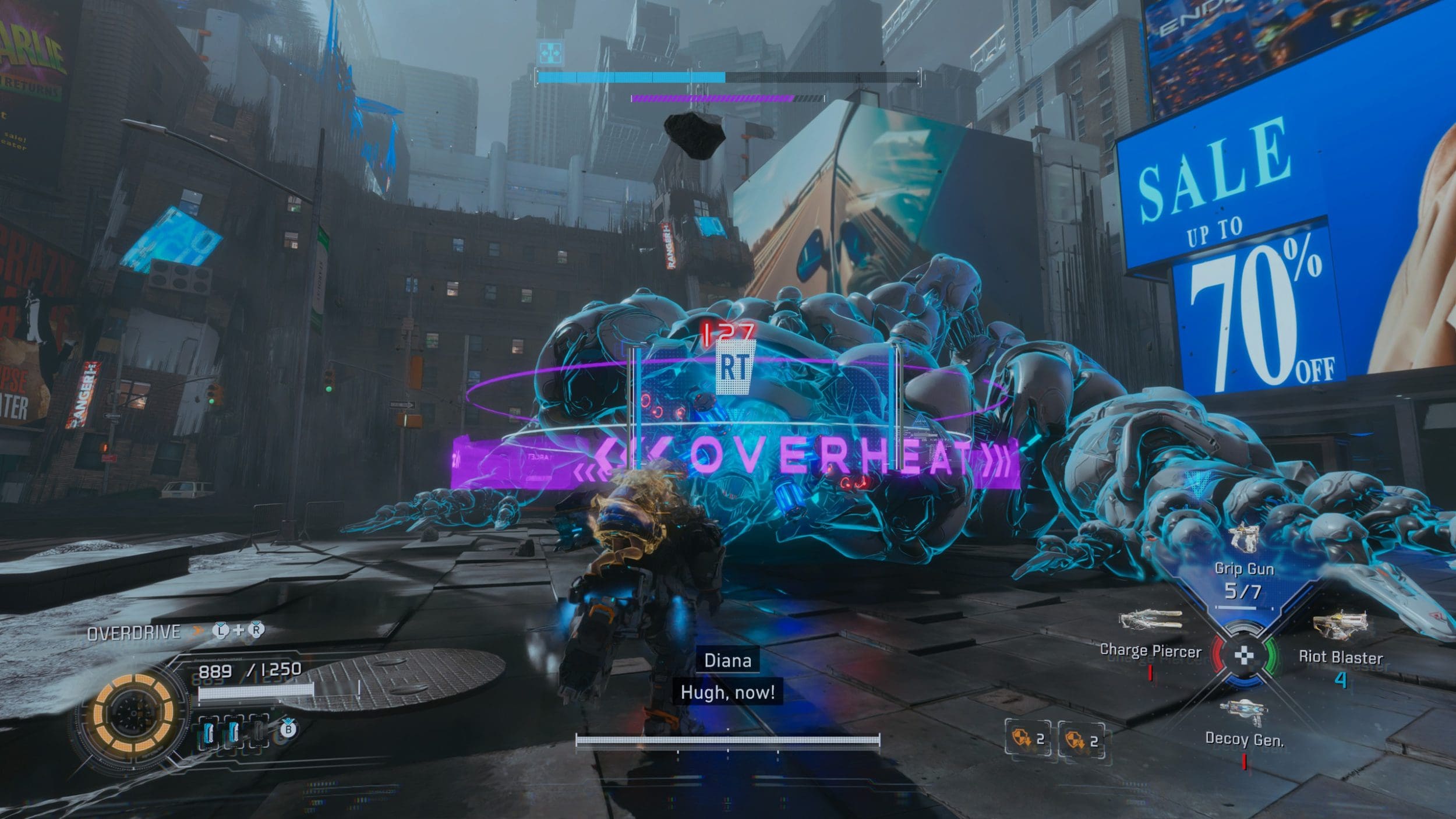Click the blue boss status icon above health bar
Viewport: 1456px width, 819px height.
[x=550, y=52]
